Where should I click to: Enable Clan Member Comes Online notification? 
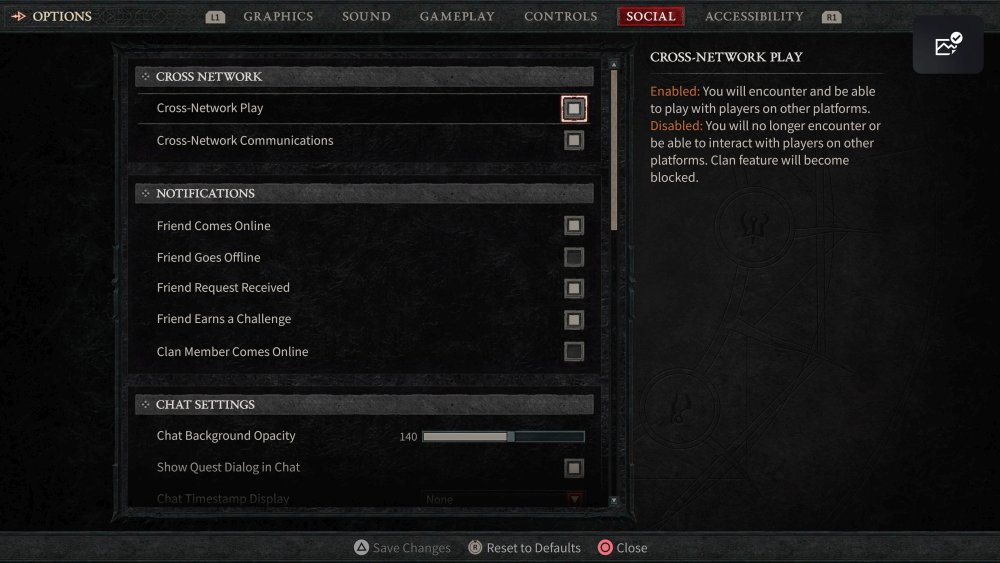pos(574,352)
